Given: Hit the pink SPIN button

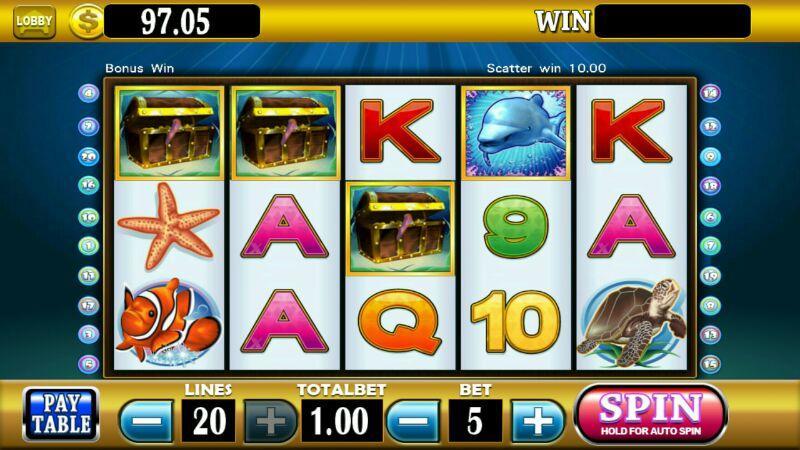Looking at the screenshot, I should tap(650, 412).
